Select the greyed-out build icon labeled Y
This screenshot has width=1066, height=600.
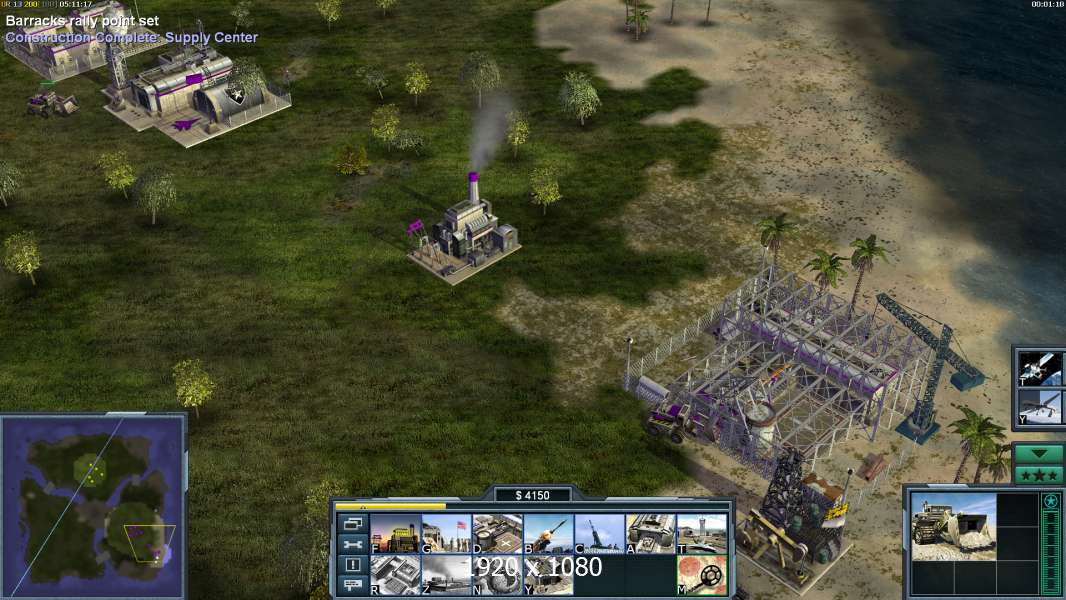coord(548,575)
